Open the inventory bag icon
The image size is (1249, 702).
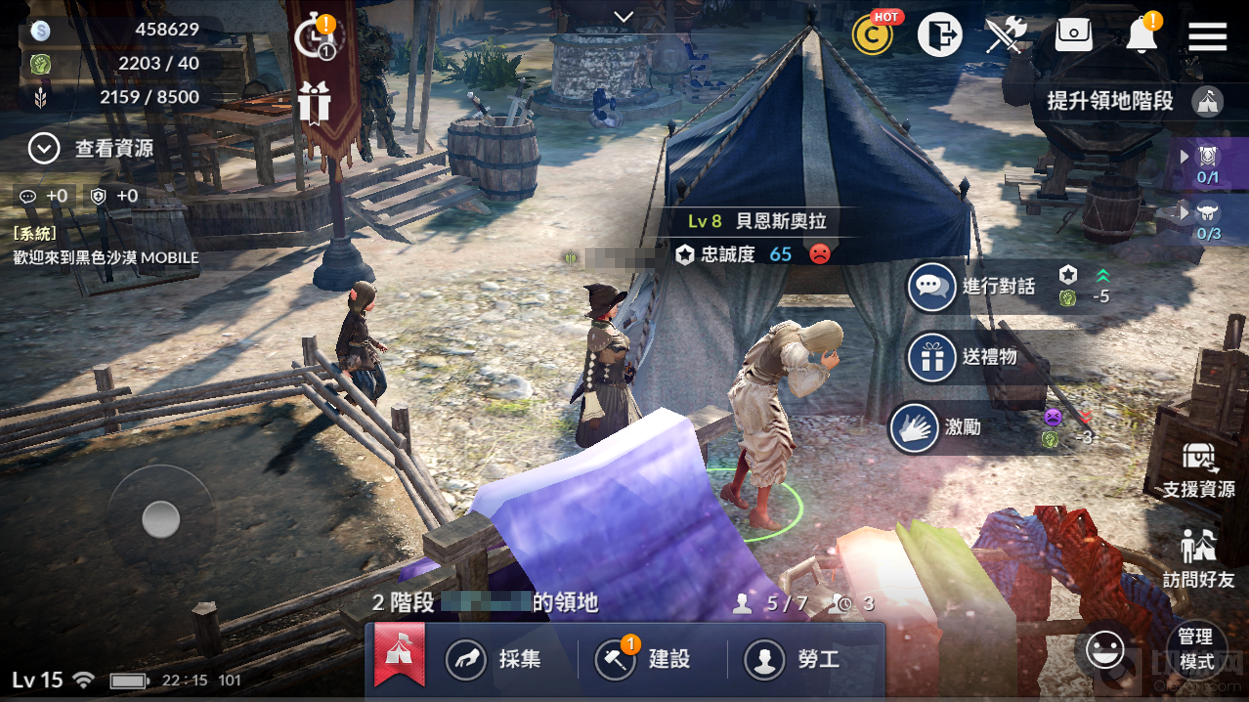(x=1074, y=37)
